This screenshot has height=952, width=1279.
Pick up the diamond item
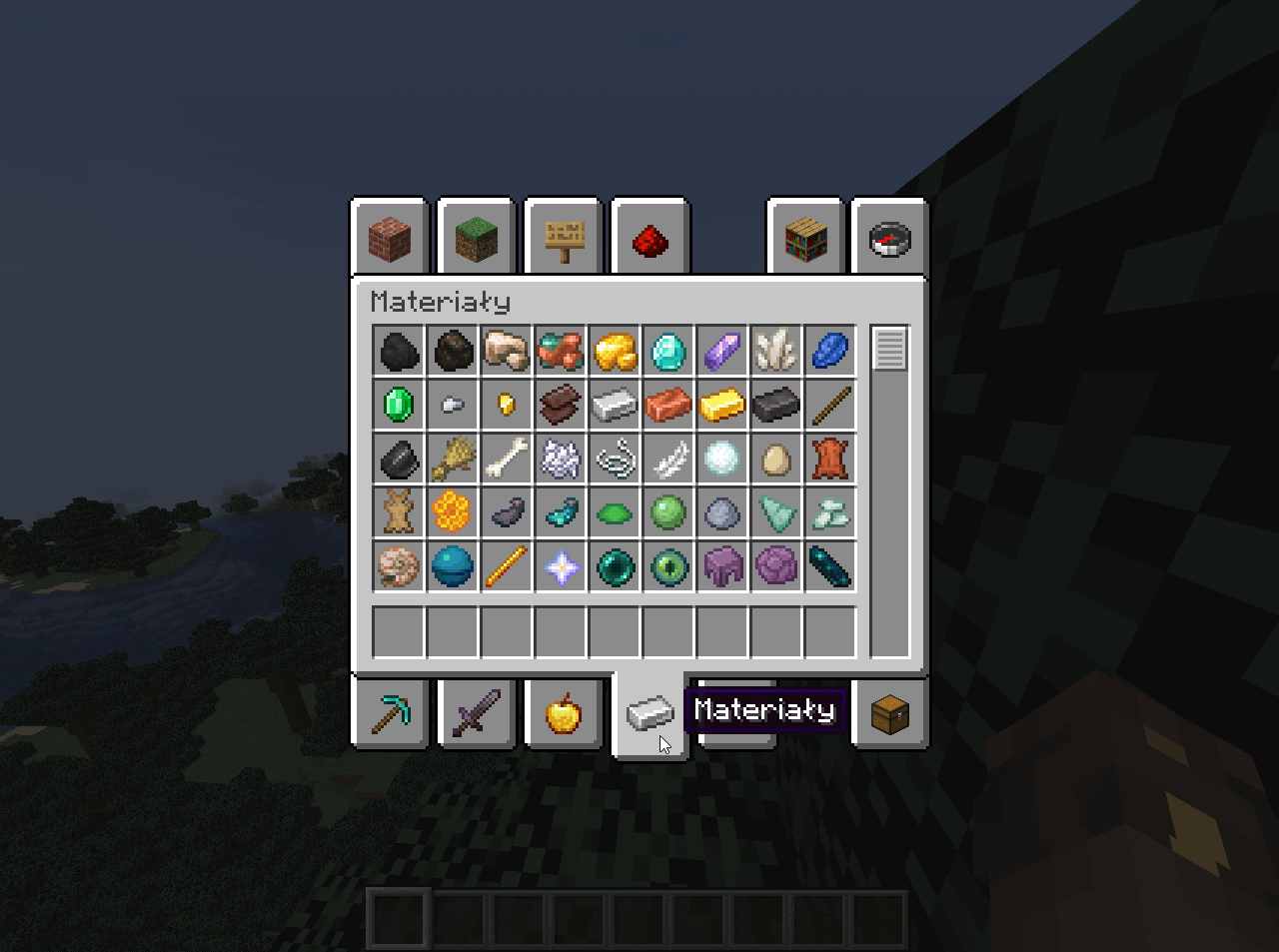[x=667, y=351]
